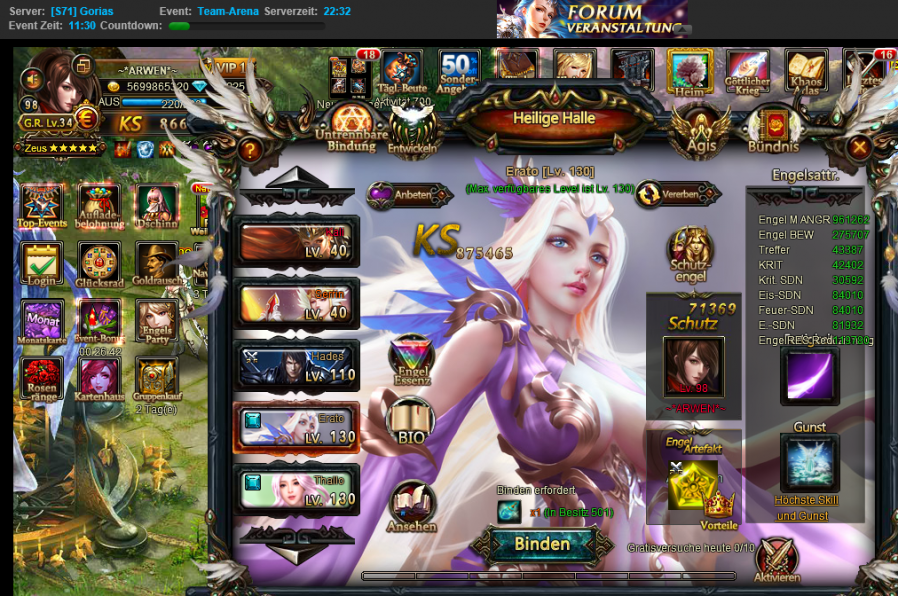Click the Binden button
Screen dimensions: 898x596
click(x=542, y=544)
